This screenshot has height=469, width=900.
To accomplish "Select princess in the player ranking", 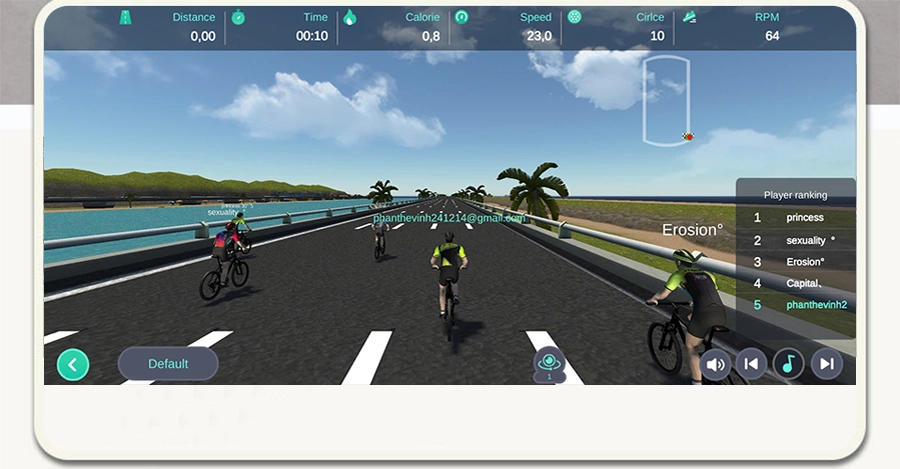I will [804, 217].
